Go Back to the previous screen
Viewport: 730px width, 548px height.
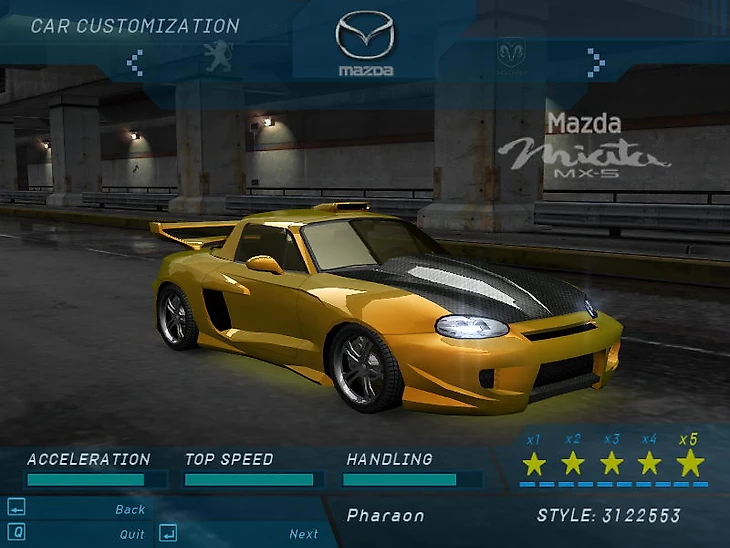point(130,509)
